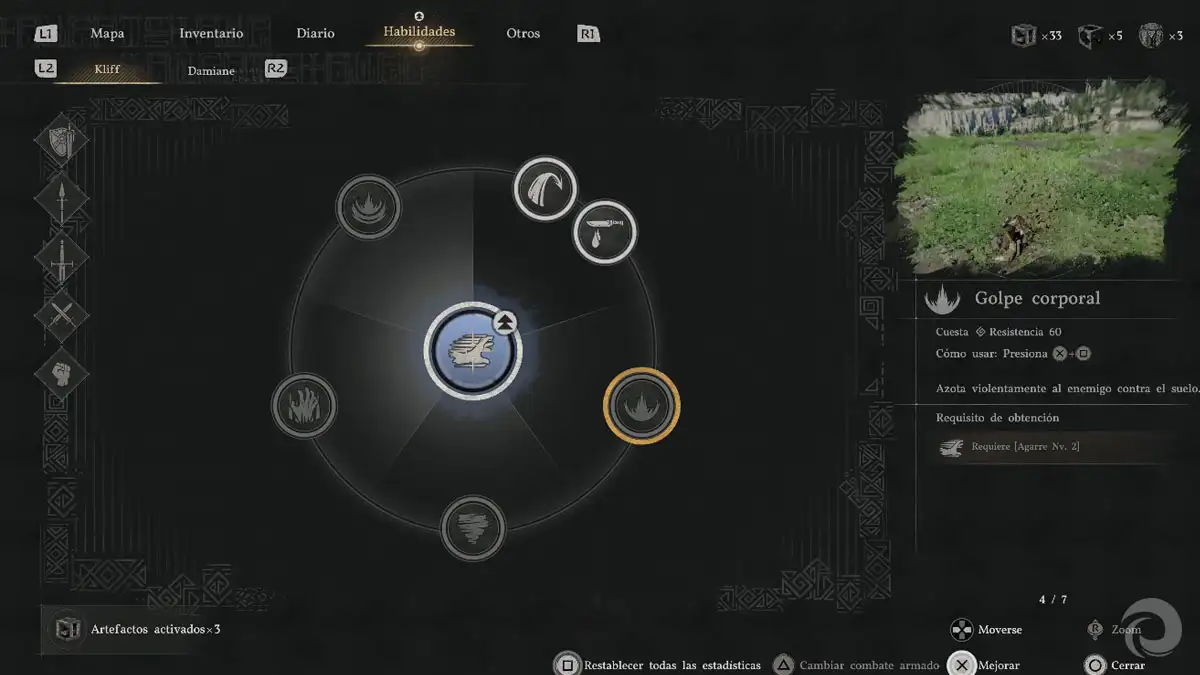
Task: Open the Mapa tab
Action: point(107,33)
